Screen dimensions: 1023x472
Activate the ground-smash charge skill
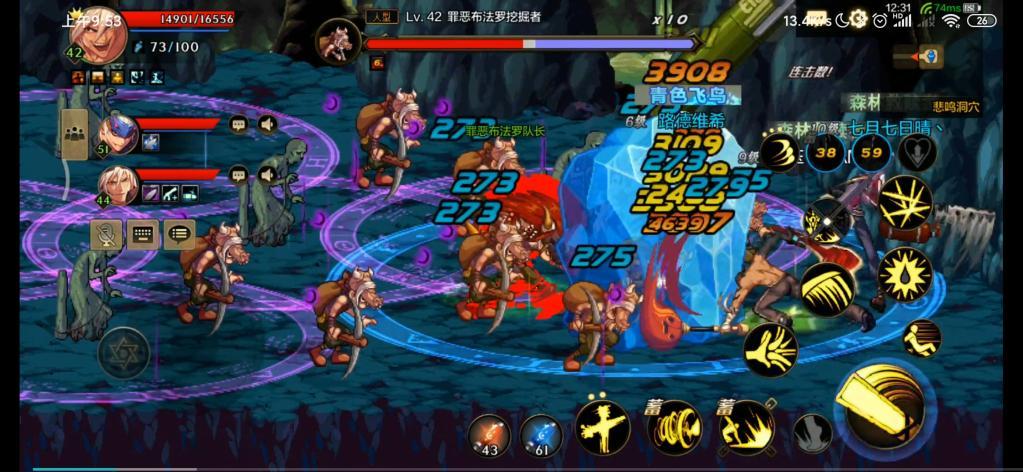pos(747,428)
